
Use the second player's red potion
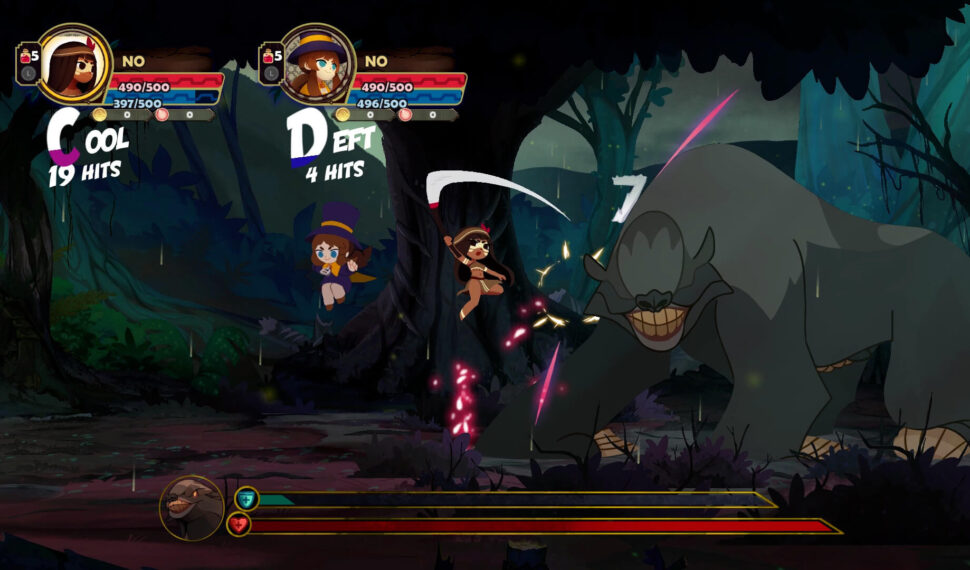point(268,56)
